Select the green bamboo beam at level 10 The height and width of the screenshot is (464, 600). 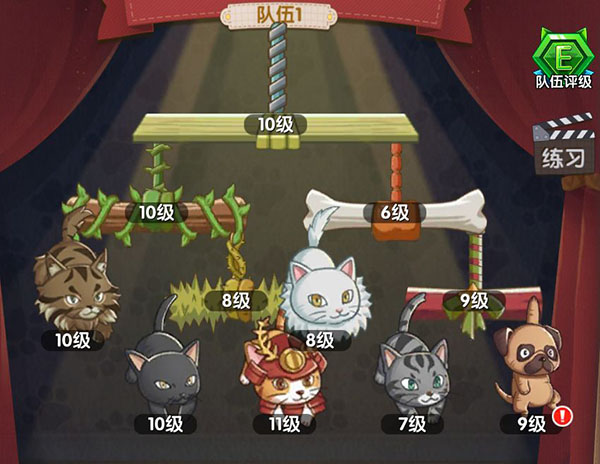tap(275, 128)
